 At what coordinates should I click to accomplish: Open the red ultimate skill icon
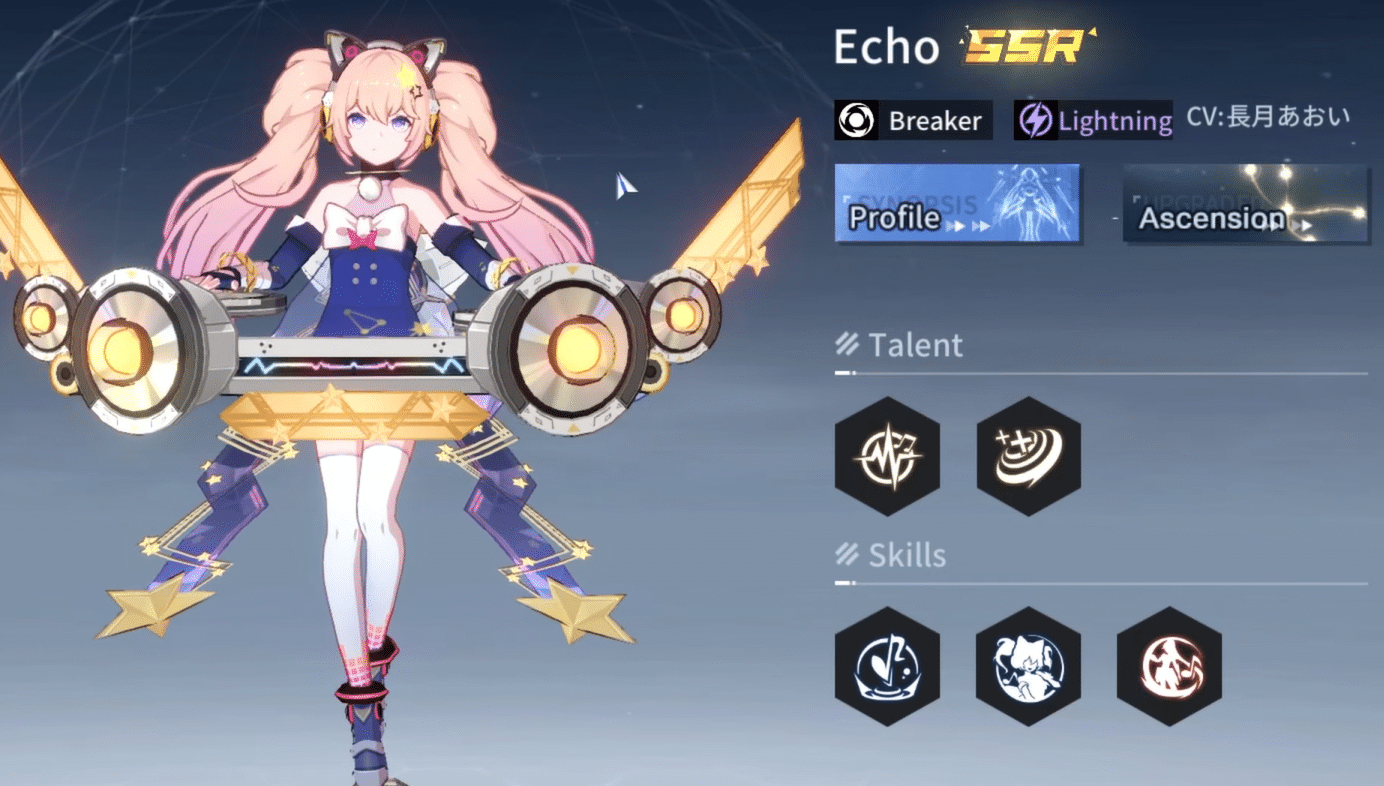[x=1169, y=665]
